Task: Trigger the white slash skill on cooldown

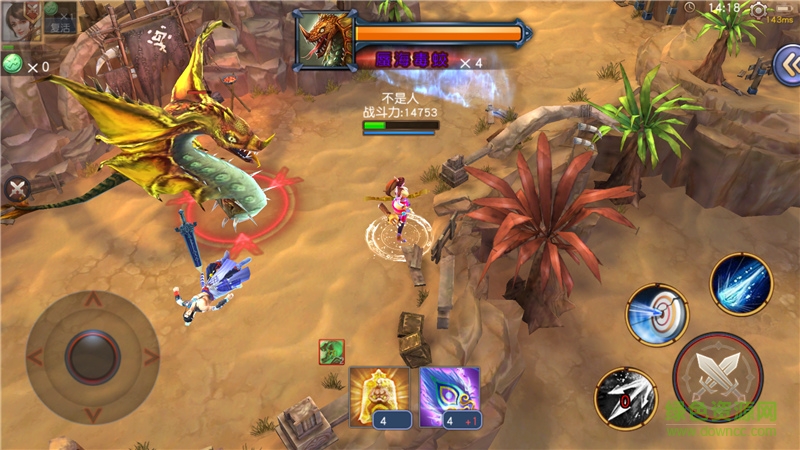Action: [625, 397]
